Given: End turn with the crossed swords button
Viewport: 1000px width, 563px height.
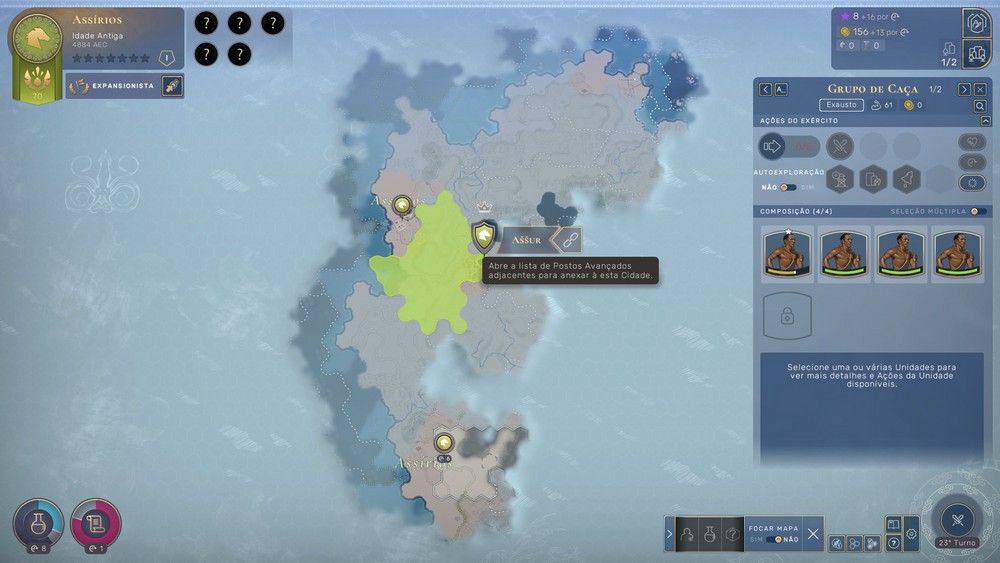Looking at the screenshot, I should click(957, 519).
